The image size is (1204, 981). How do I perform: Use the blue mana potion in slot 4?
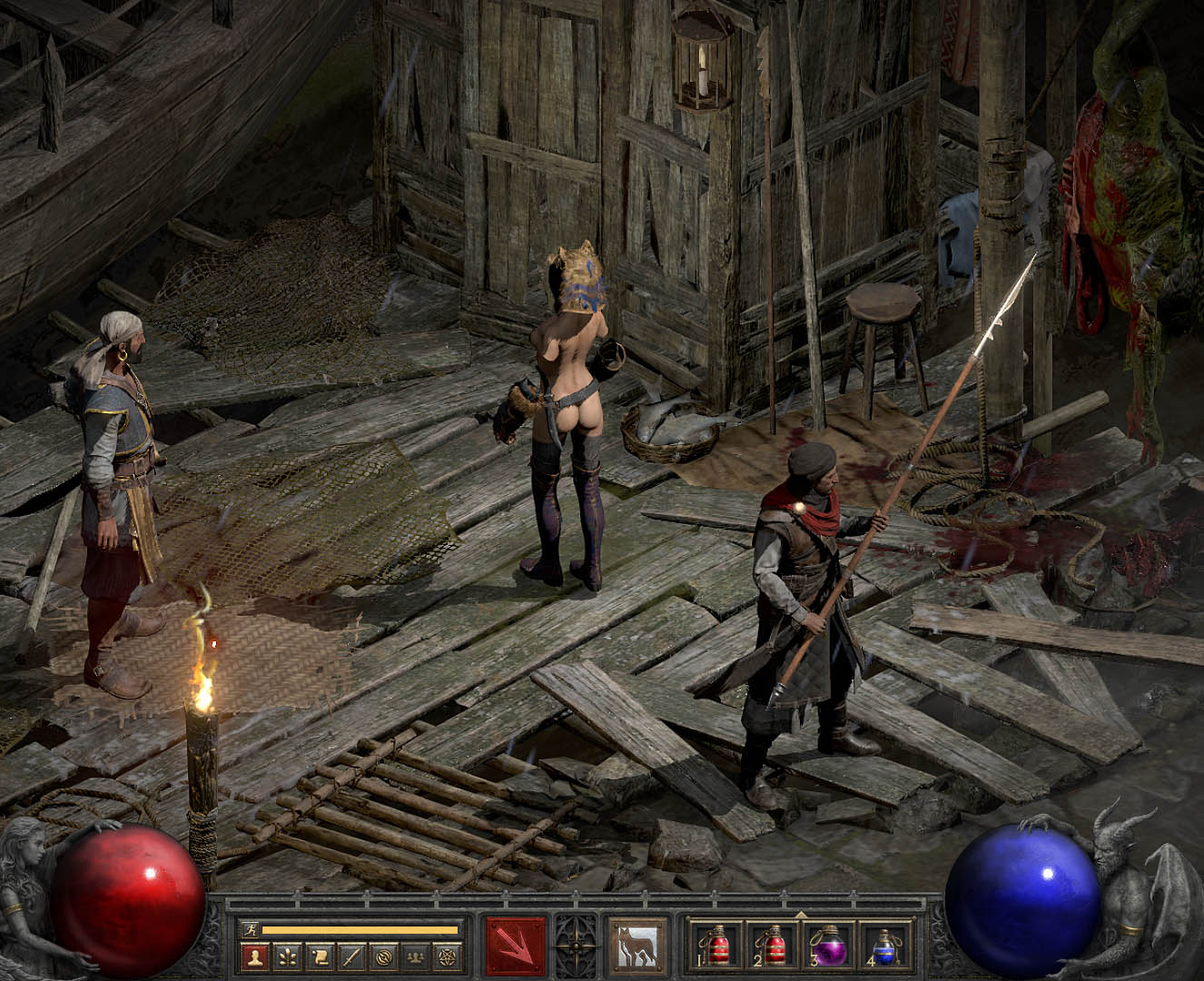point(884,946)
